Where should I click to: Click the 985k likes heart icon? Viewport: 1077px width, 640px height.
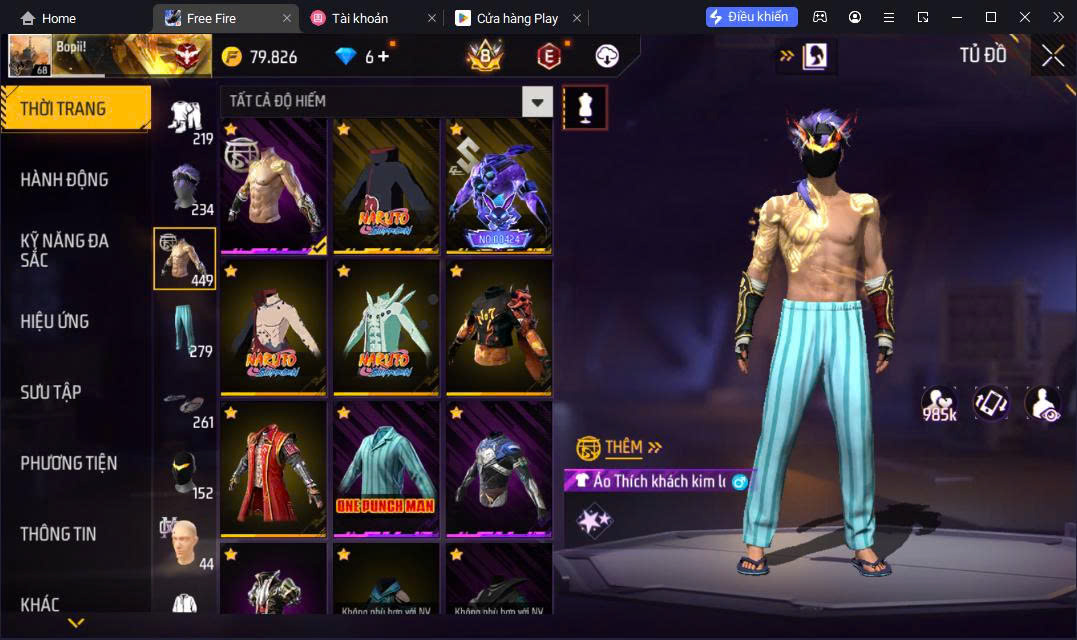939,403
